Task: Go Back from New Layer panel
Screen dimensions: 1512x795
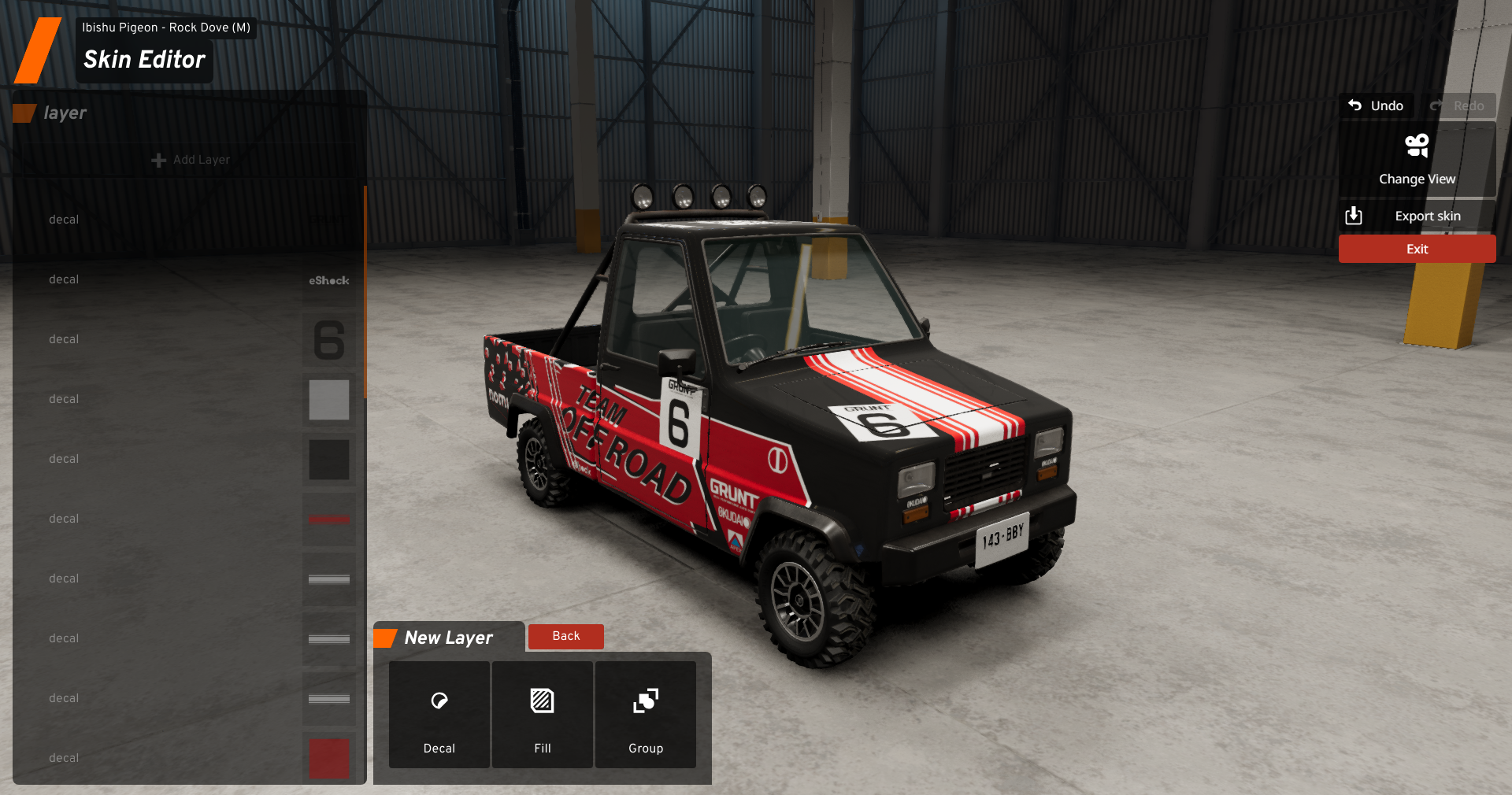Action: tap(565, 636)
